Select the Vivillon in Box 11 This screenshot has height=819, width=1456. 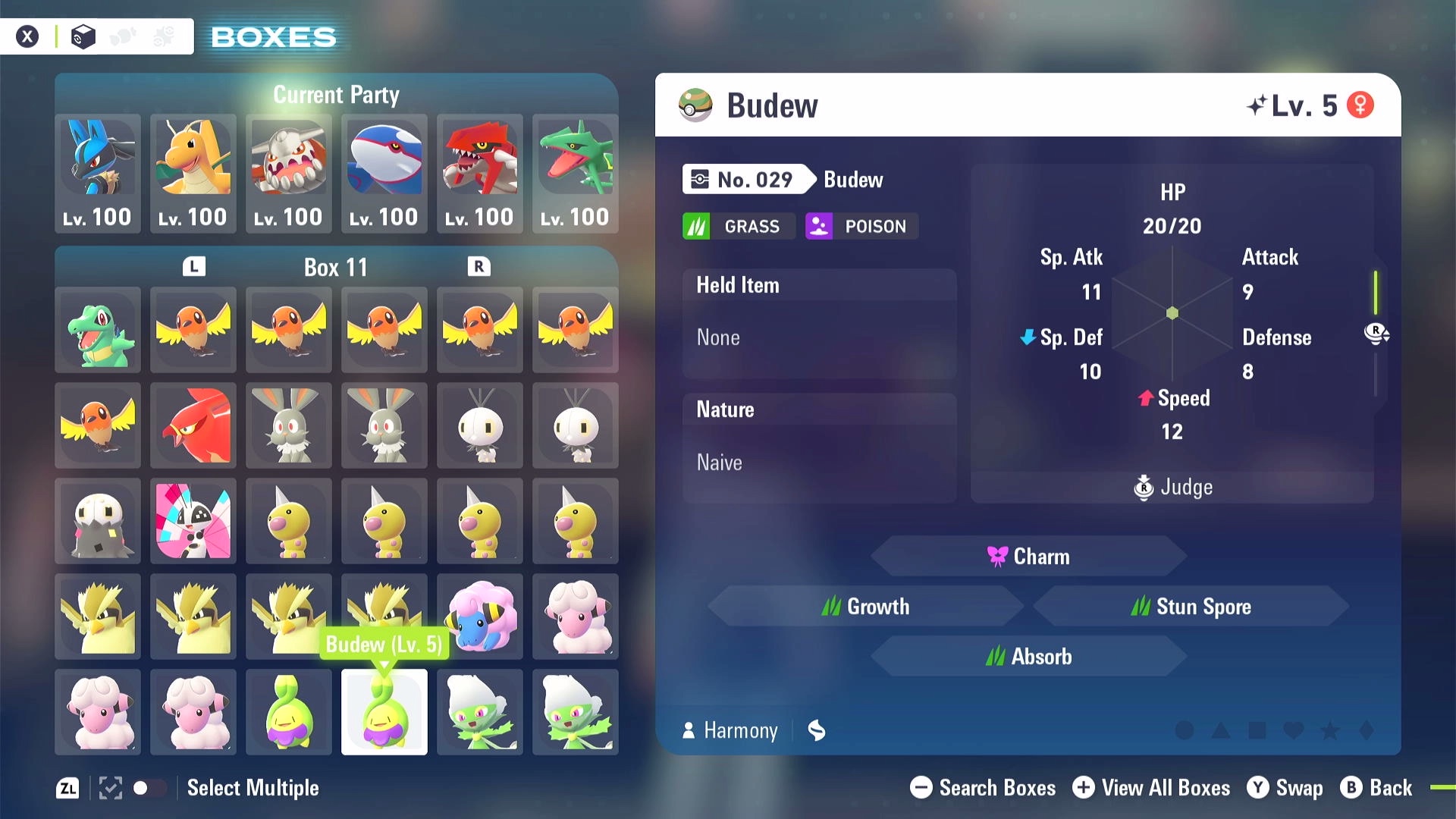[193, 522]
